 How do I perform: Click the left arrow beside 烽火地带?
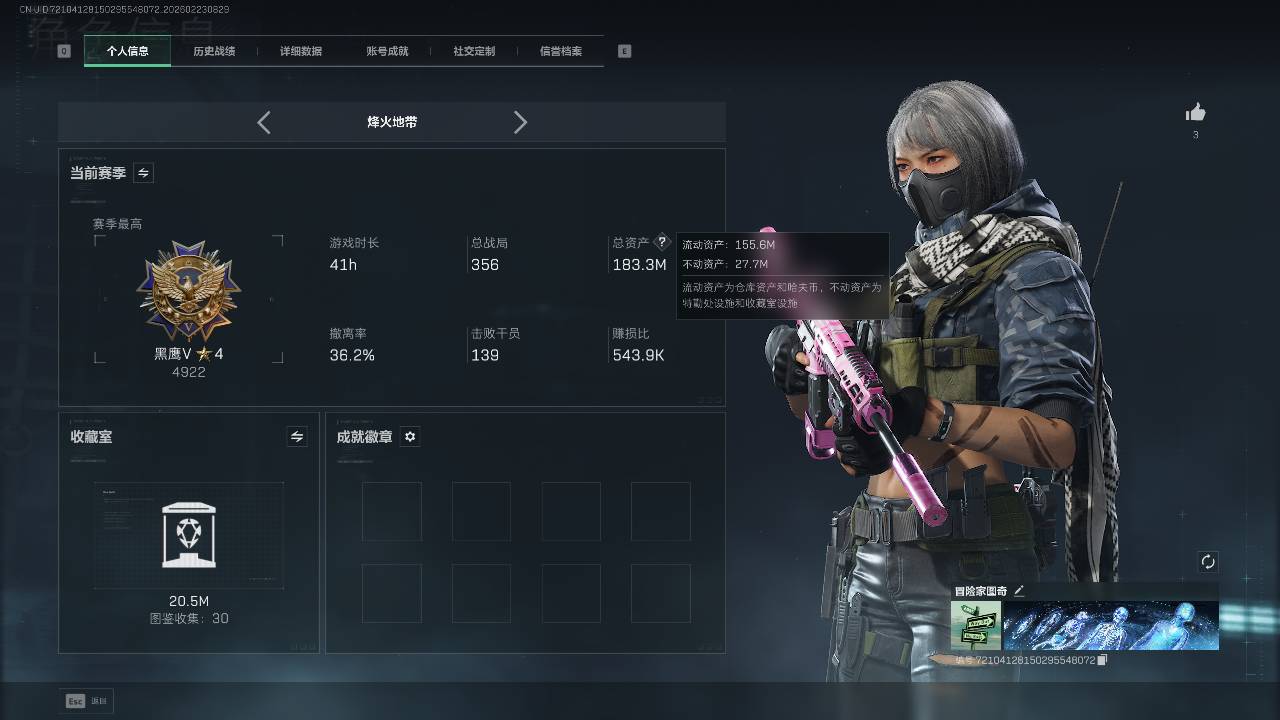tap(264, 122)
